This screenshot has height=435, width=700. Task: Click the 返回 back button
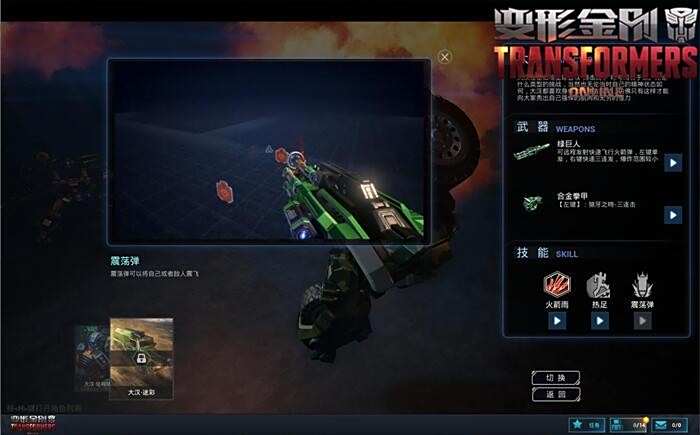coord(555,394)
